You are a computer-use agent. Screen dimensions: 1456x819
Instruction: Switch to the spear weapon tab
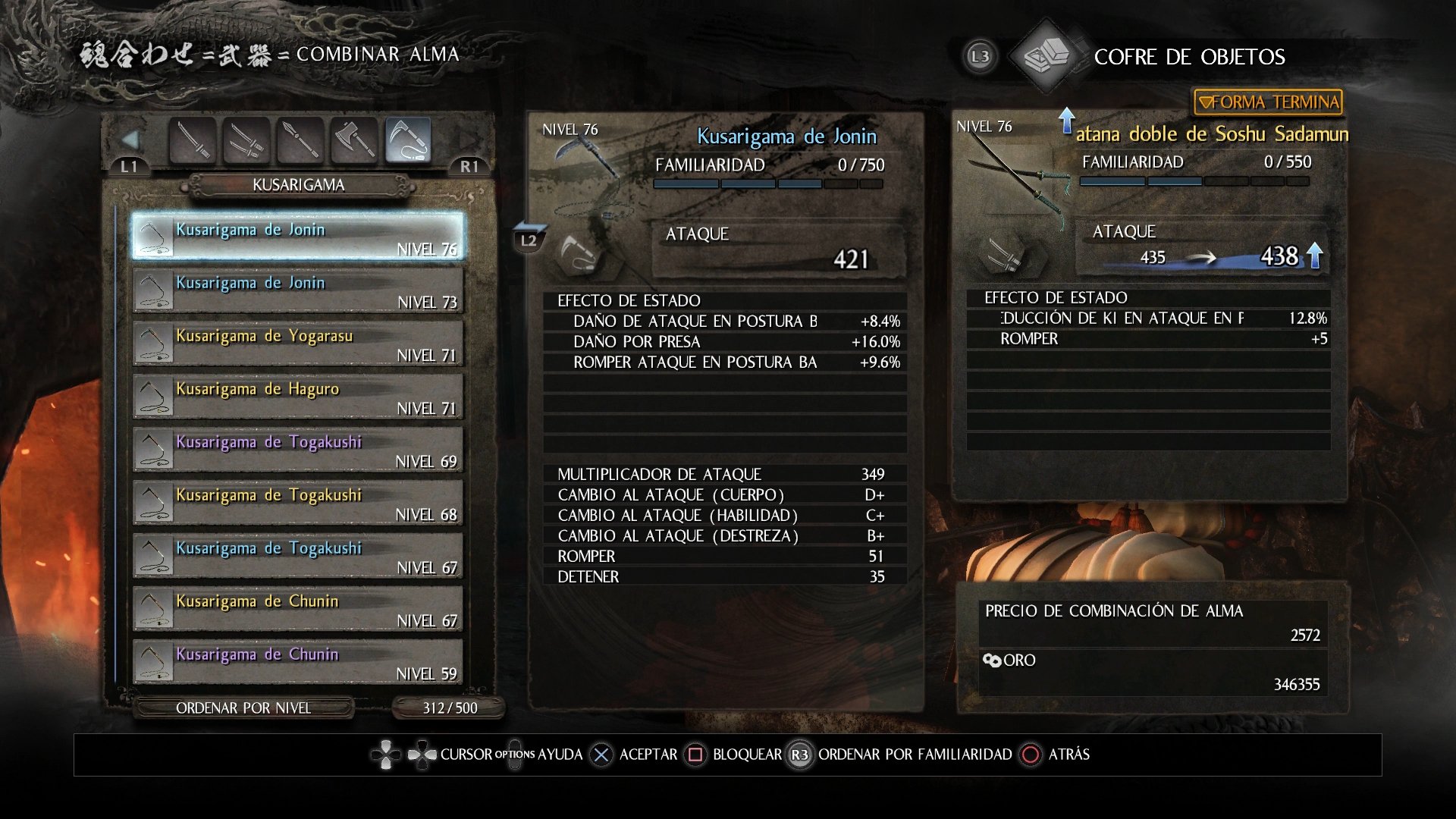point(300,140)
